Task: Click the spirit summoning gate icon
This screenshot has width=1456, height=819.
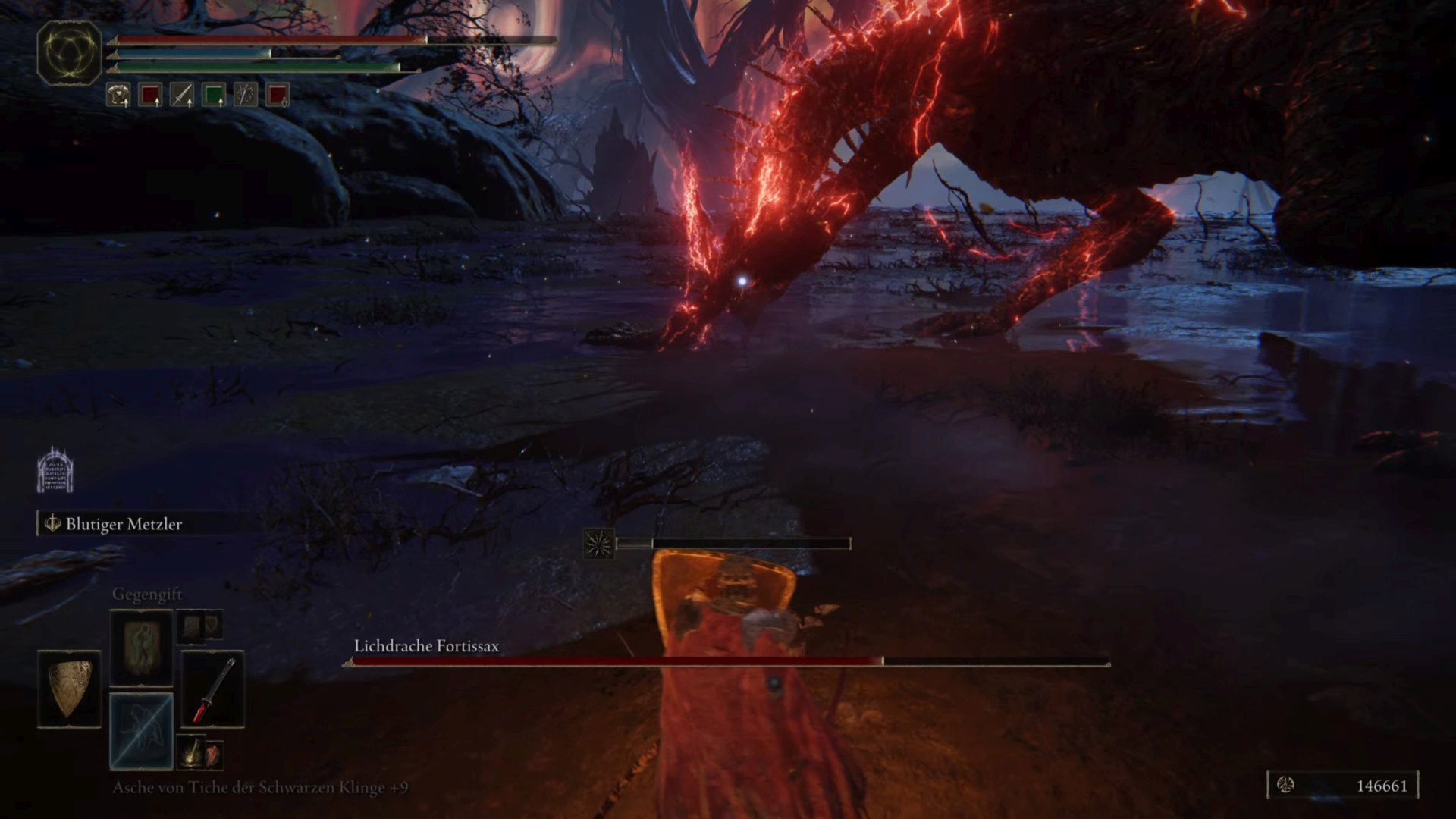Action: [x=55, y=470]
